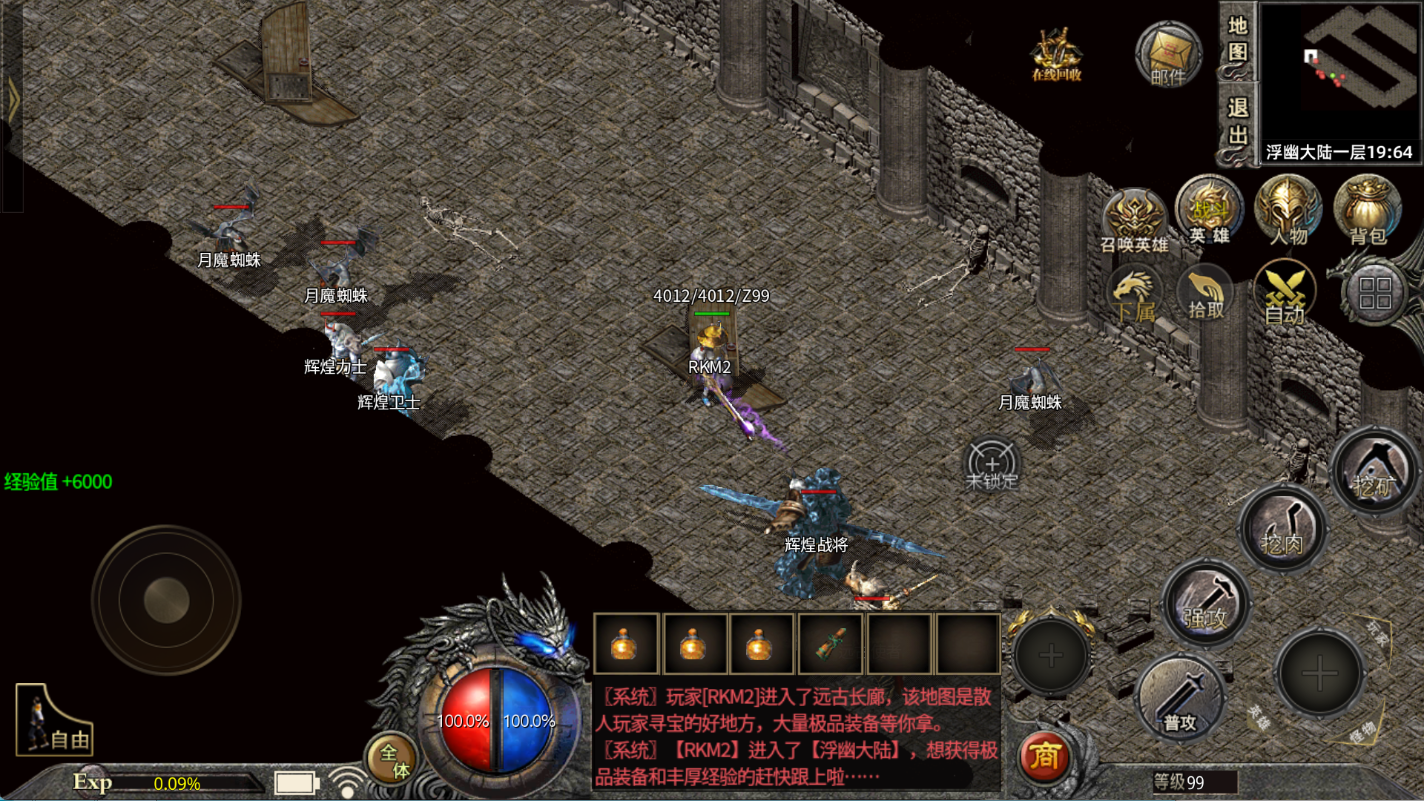Switch the 全体 attack mode button
Viewport: 1424px width, 801px height.
[x=391, y=759]
